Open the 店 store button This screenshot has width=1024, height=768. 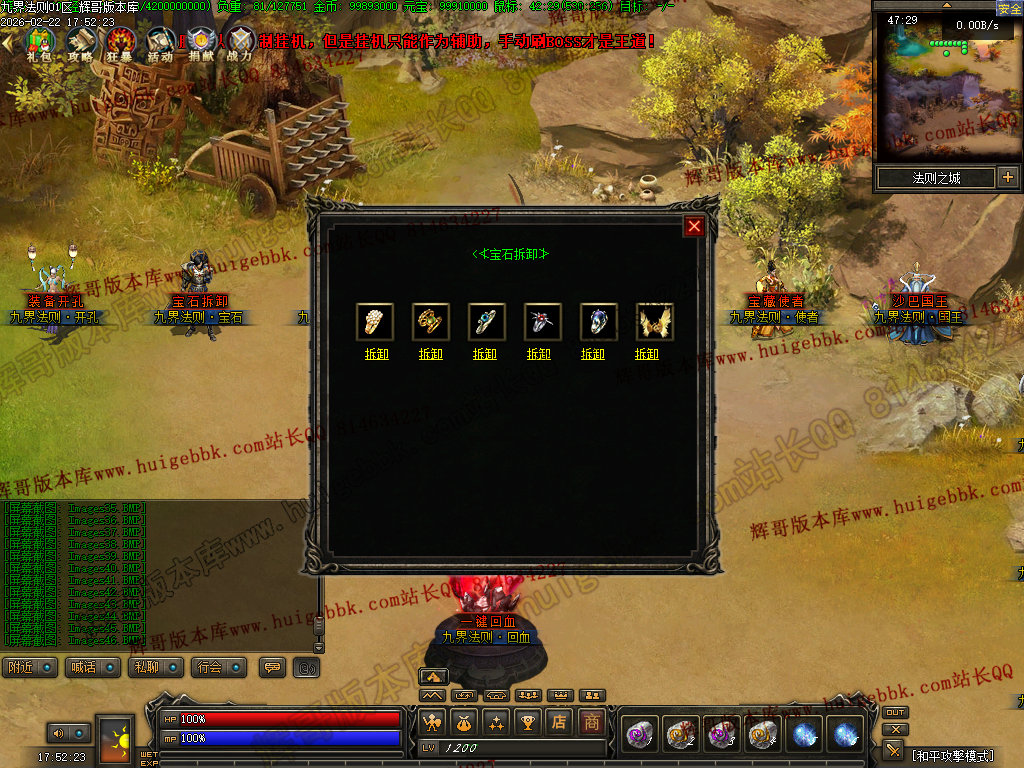tap(561, 722)
